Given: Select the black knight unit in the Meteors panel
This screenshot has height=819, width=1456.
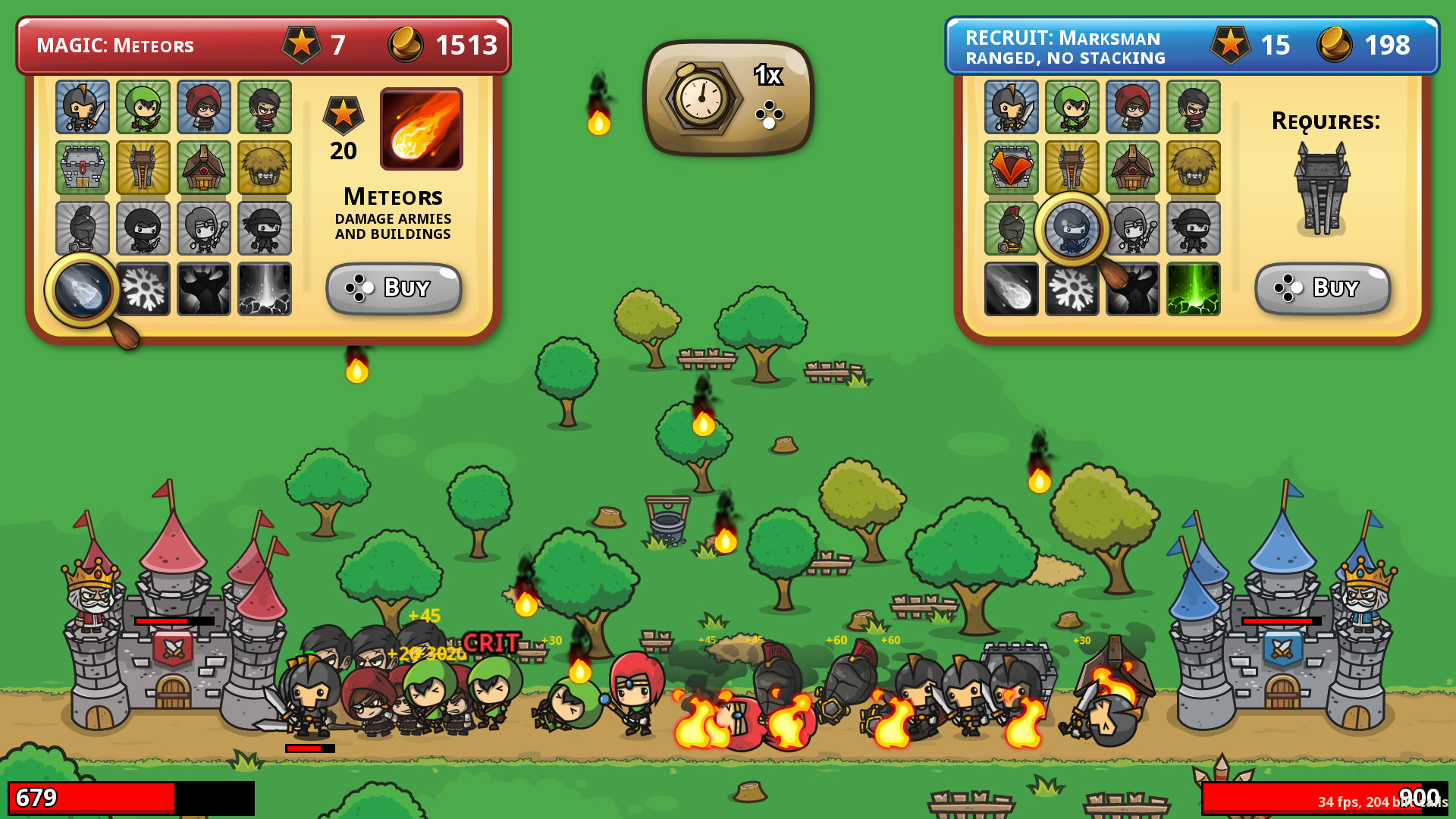Looking at the screenshot, I should [x=83, y=108].
